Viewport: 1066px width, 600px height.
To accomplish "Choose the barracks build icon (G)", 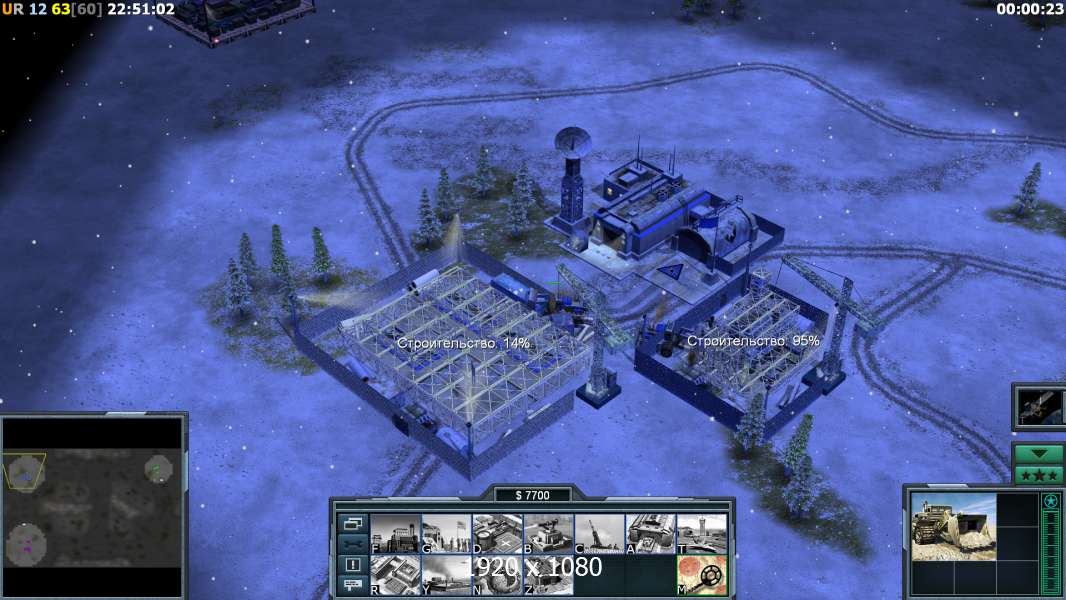I will pos(446,534).
